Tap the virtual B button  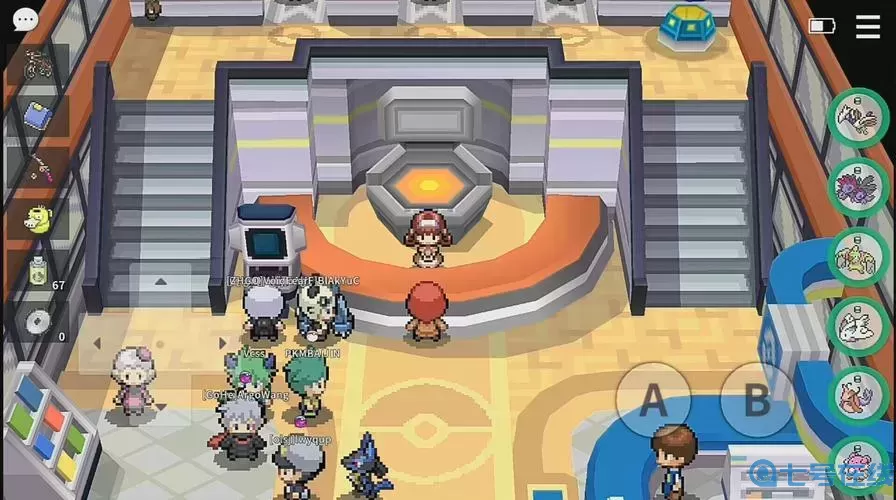(757, 401)
